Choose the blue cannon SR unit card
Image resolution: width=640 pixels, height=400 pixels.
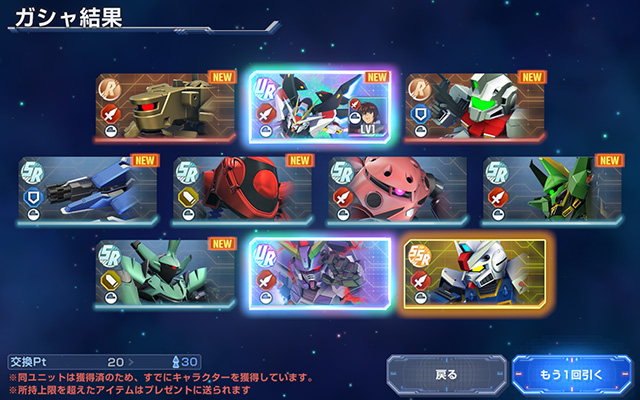(88, 189)
